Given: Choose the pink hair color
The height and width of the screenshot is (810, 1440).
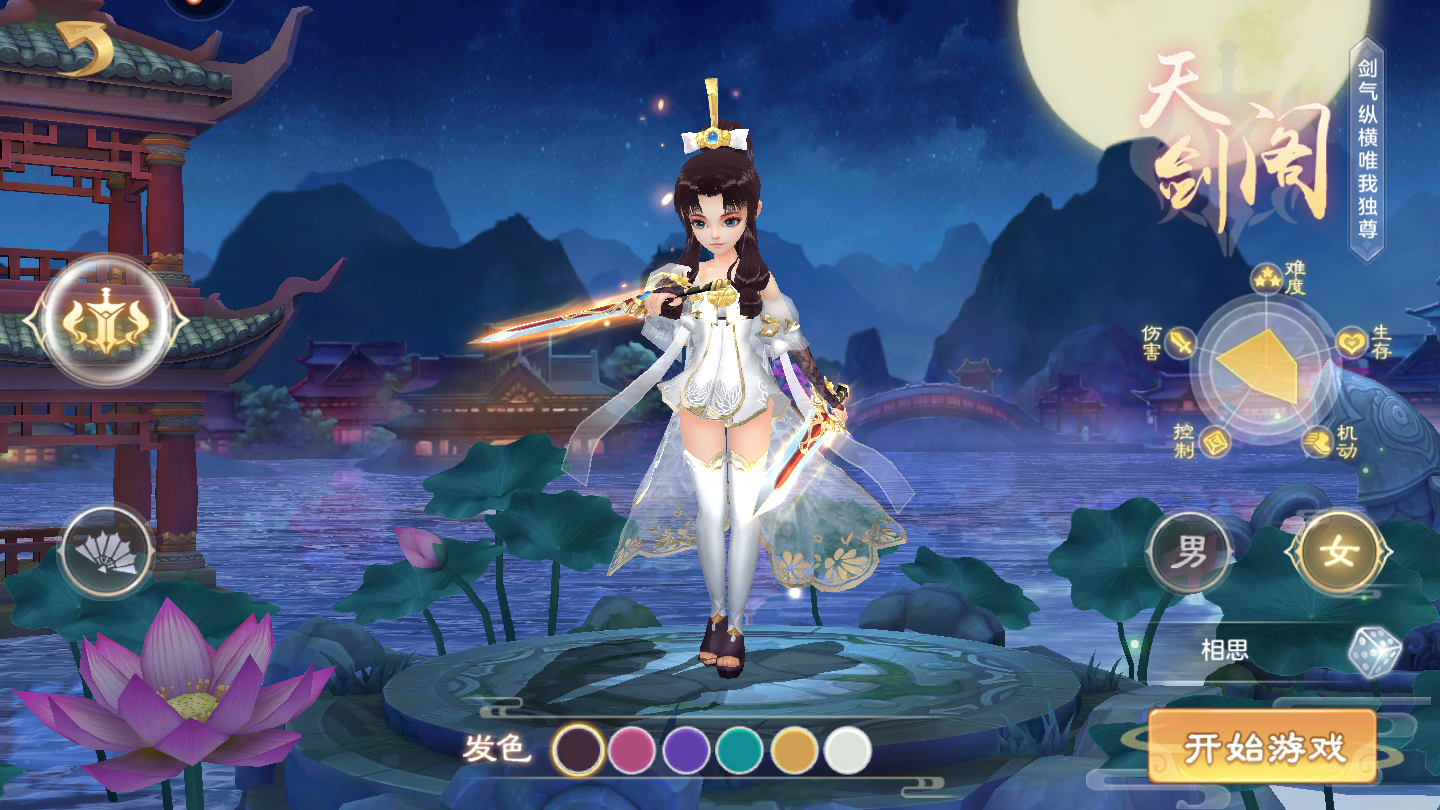Looking at the screenshot, I should click(632, 750).
